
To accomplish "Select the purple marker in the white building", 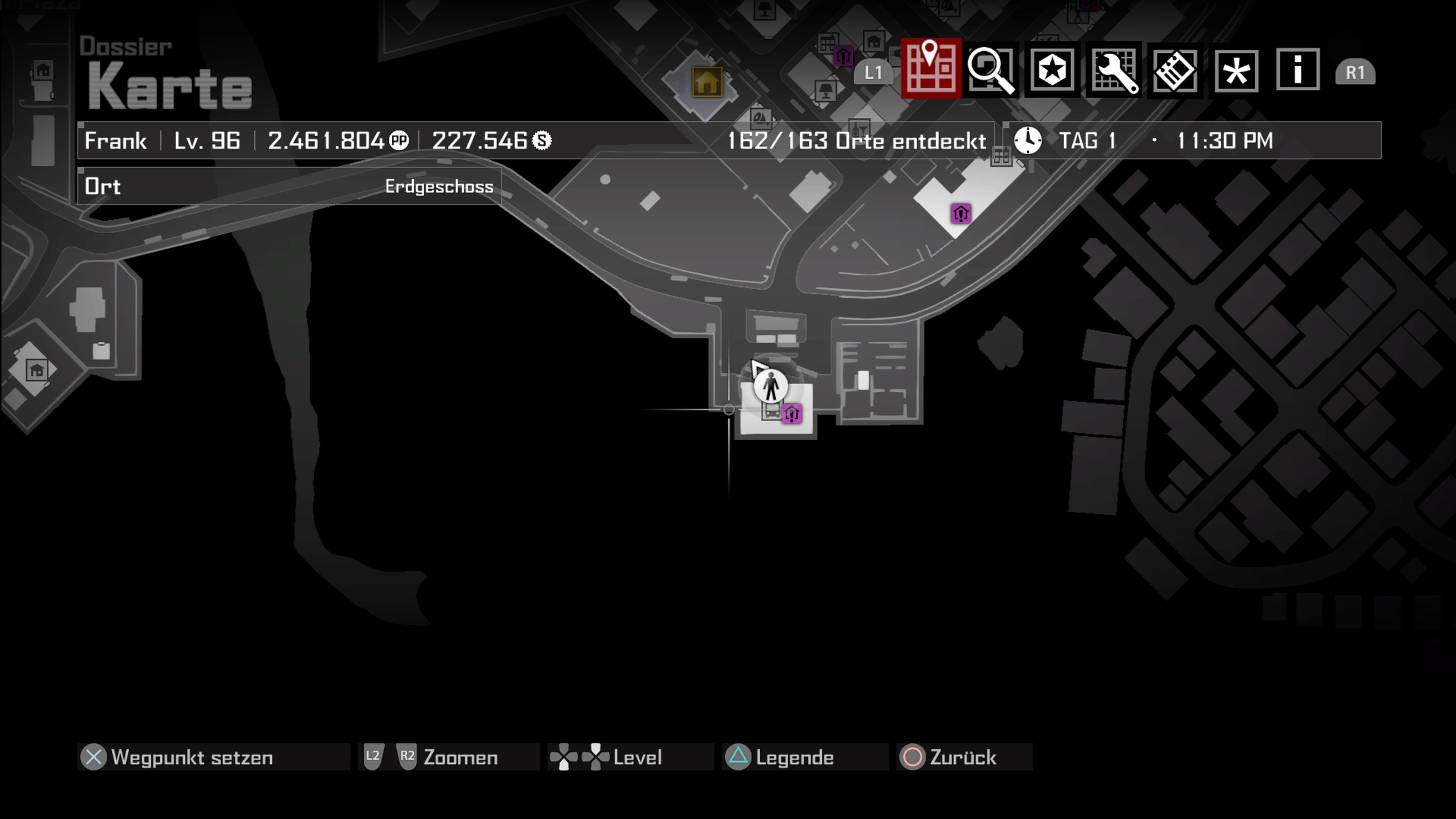I will coord(961,213).
